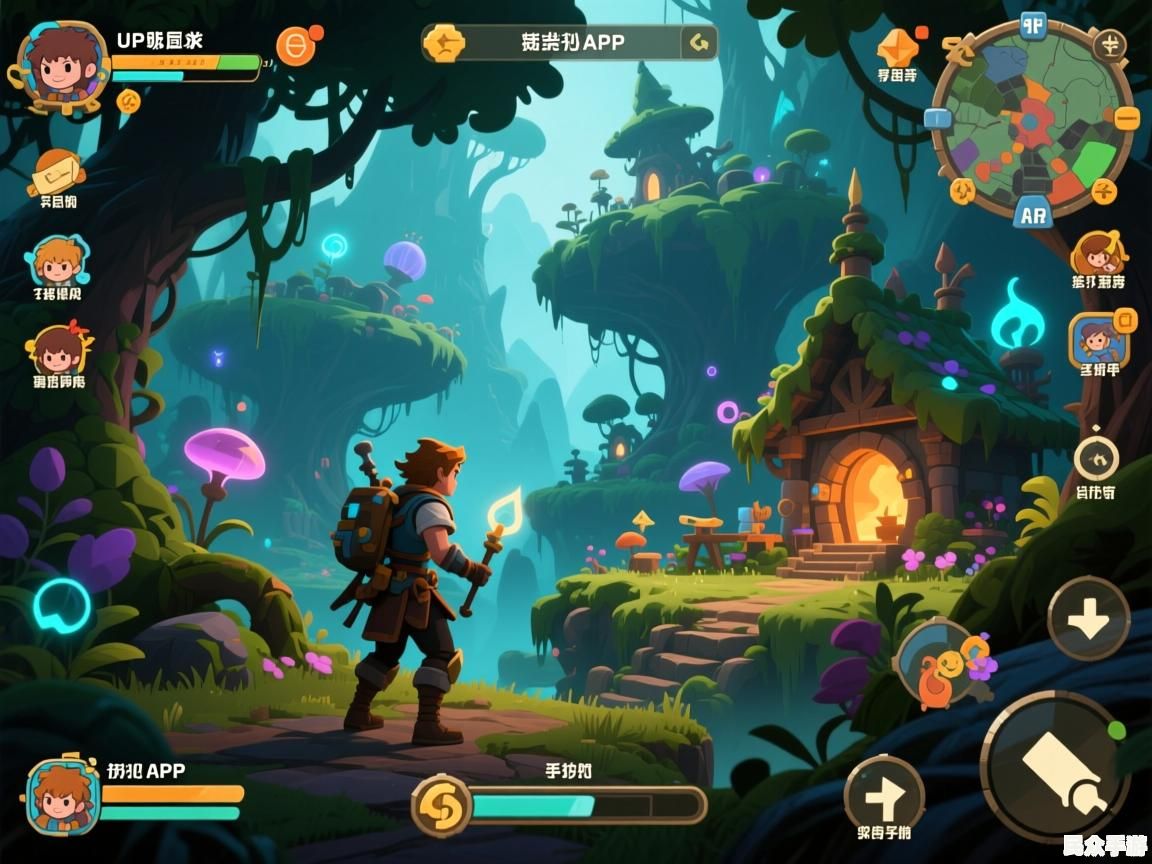Hit the round down-arrow button

[x=1089, y=619]
